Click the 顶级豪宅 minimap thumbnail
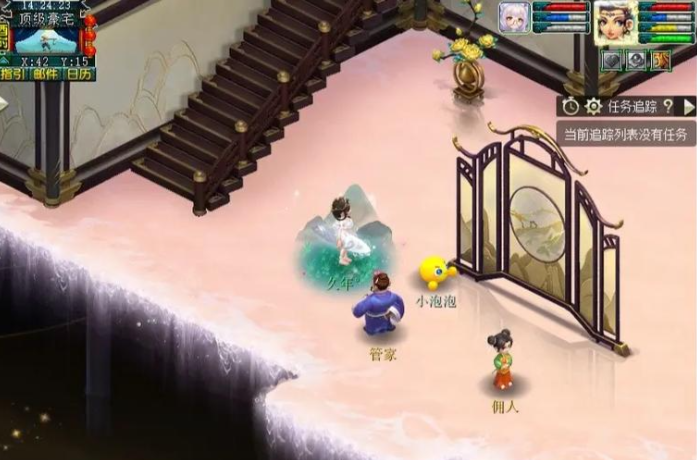The width and height of the screenshot is (697, 460). pyautogui.click(x=45, y=40)
